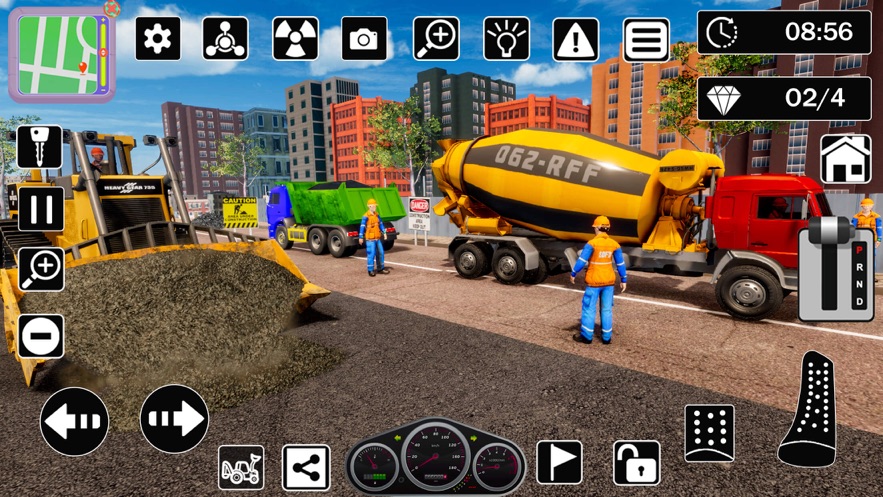
Task: Choose the excavator vehicle icon
Action: tap(241, 467)
